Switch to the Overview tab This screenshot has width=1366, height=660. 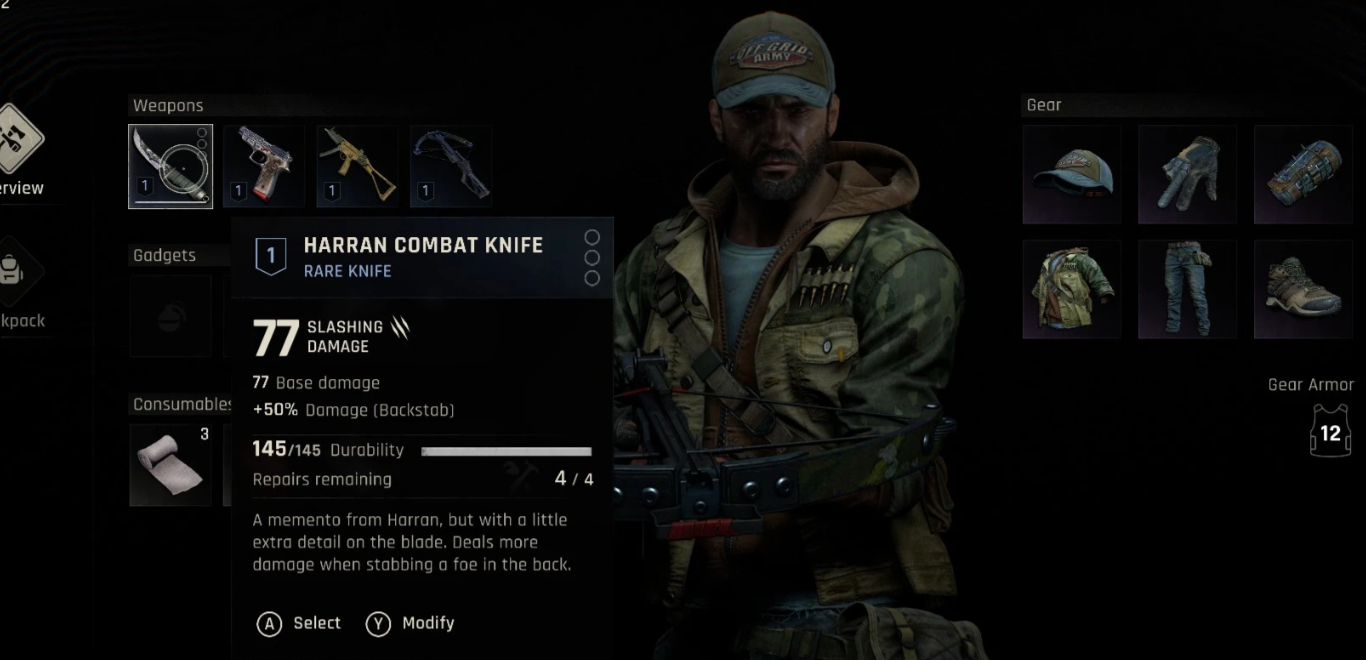20,150
